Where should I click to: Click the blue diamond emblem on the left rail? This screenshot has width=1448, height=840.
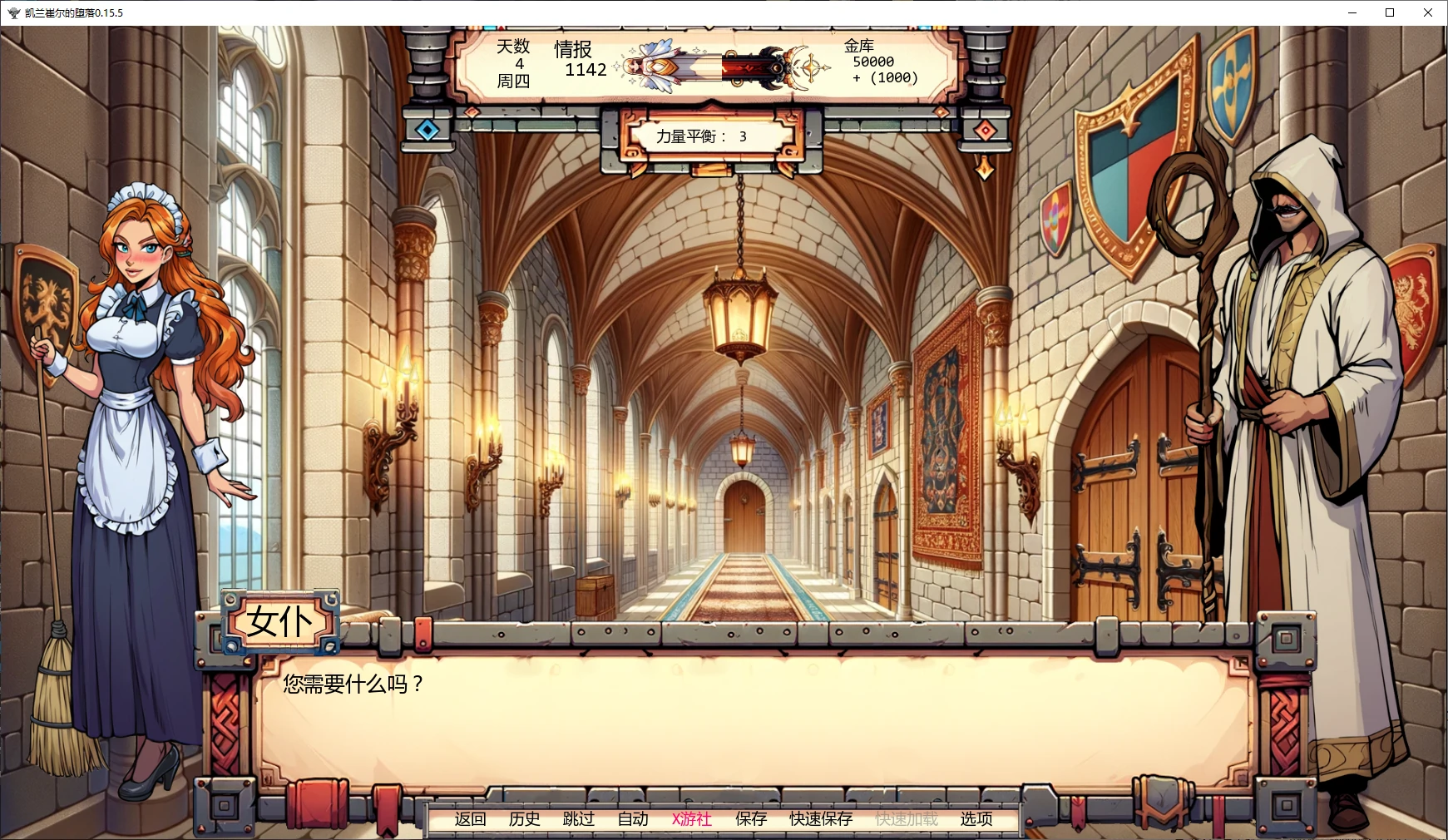click(426, 128)
